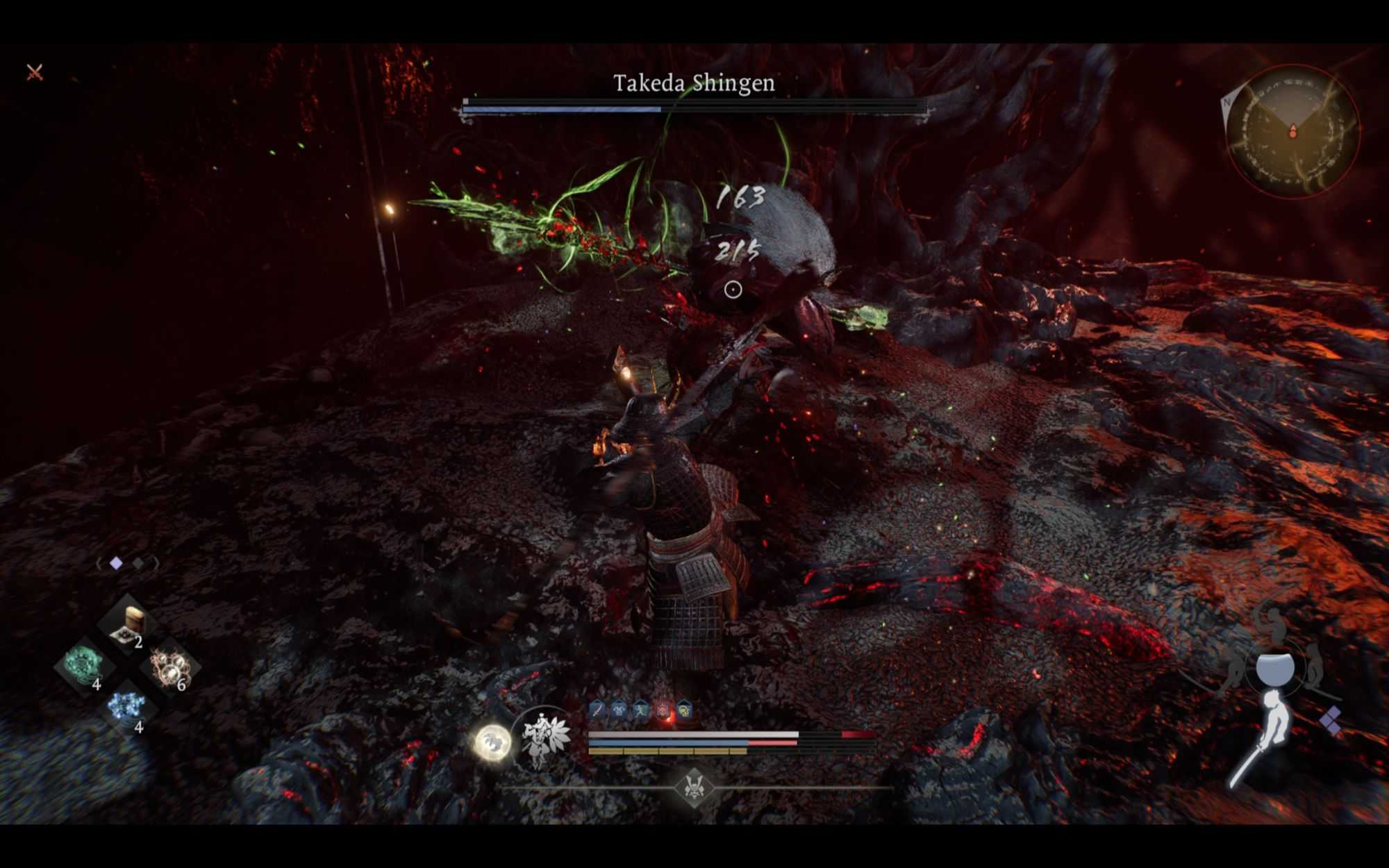Screen dimensions: 1389x868
Task: Click the glowing moon Yokai Shift icon
Action: pos(492,742)
